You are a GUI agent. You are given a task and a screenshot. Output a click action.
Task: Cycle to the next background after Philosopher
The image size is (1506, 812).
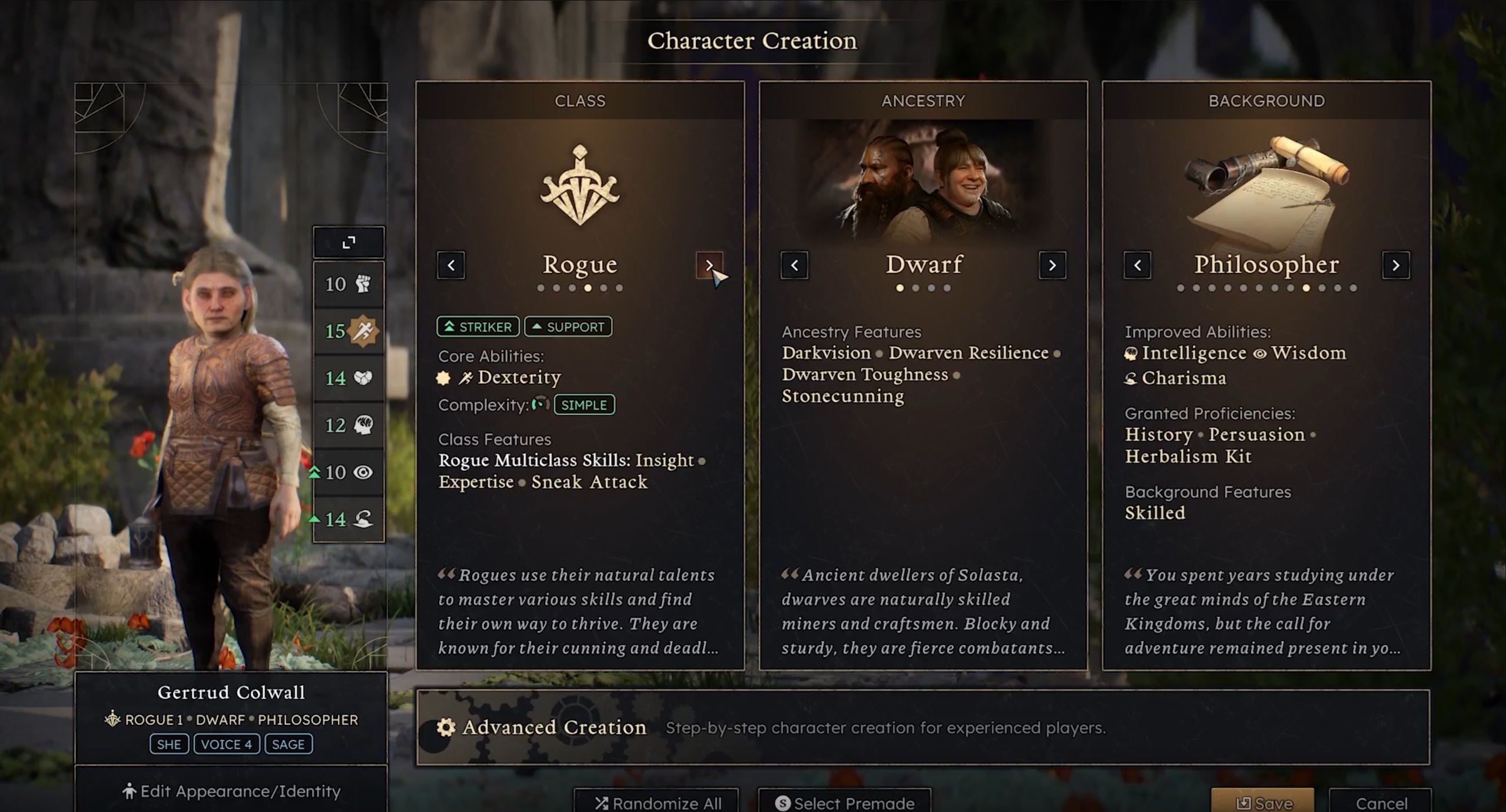pos(1395,265)
